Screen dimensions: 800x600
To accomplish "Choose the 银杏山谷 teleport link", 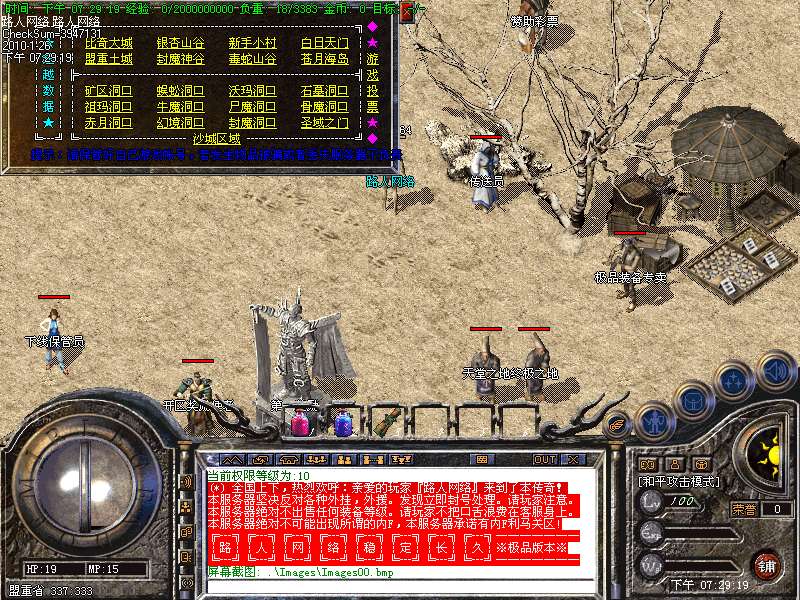I will point(180,43).
